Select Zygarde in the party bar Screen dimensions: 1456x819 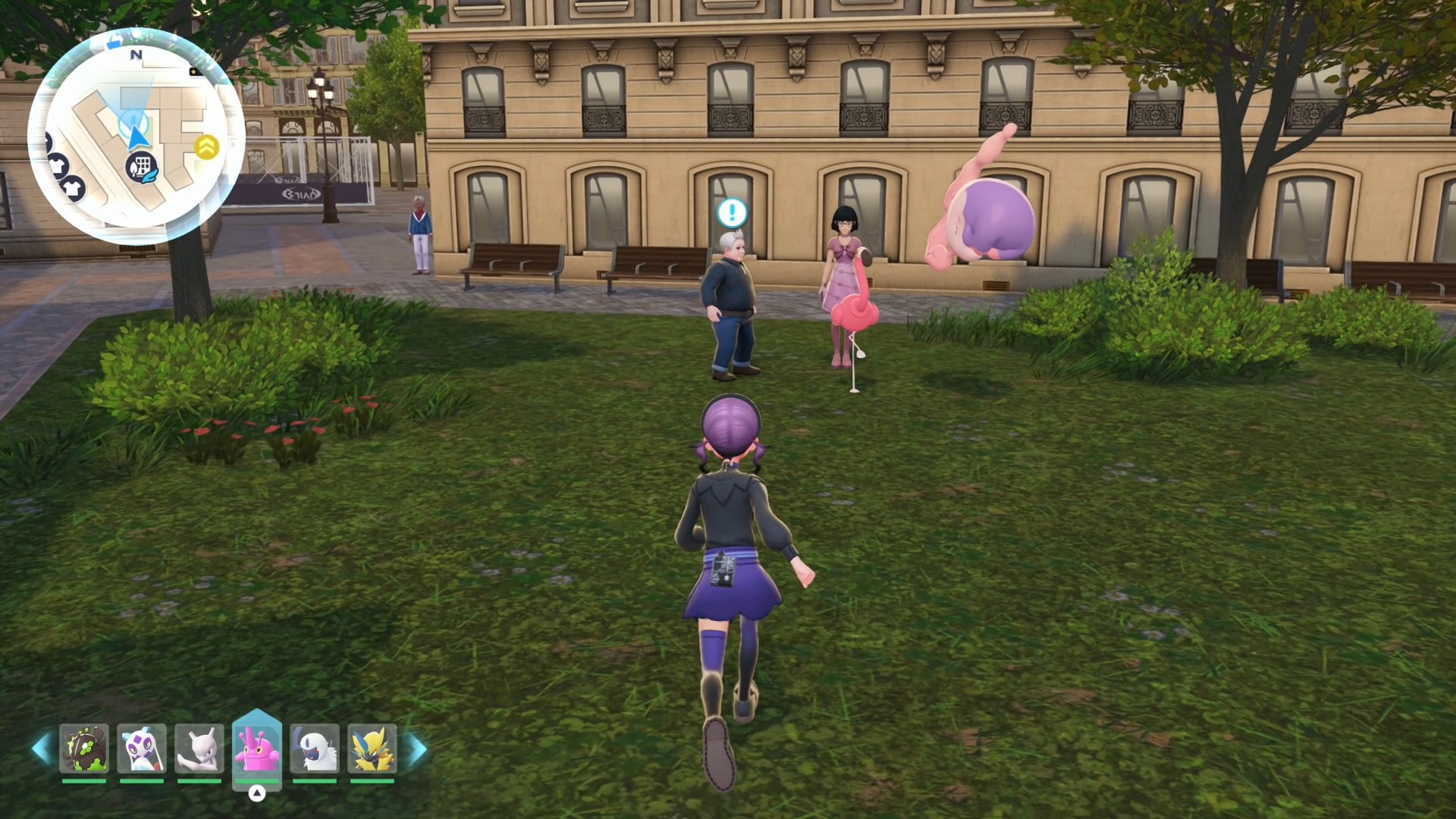pos(84,748)
